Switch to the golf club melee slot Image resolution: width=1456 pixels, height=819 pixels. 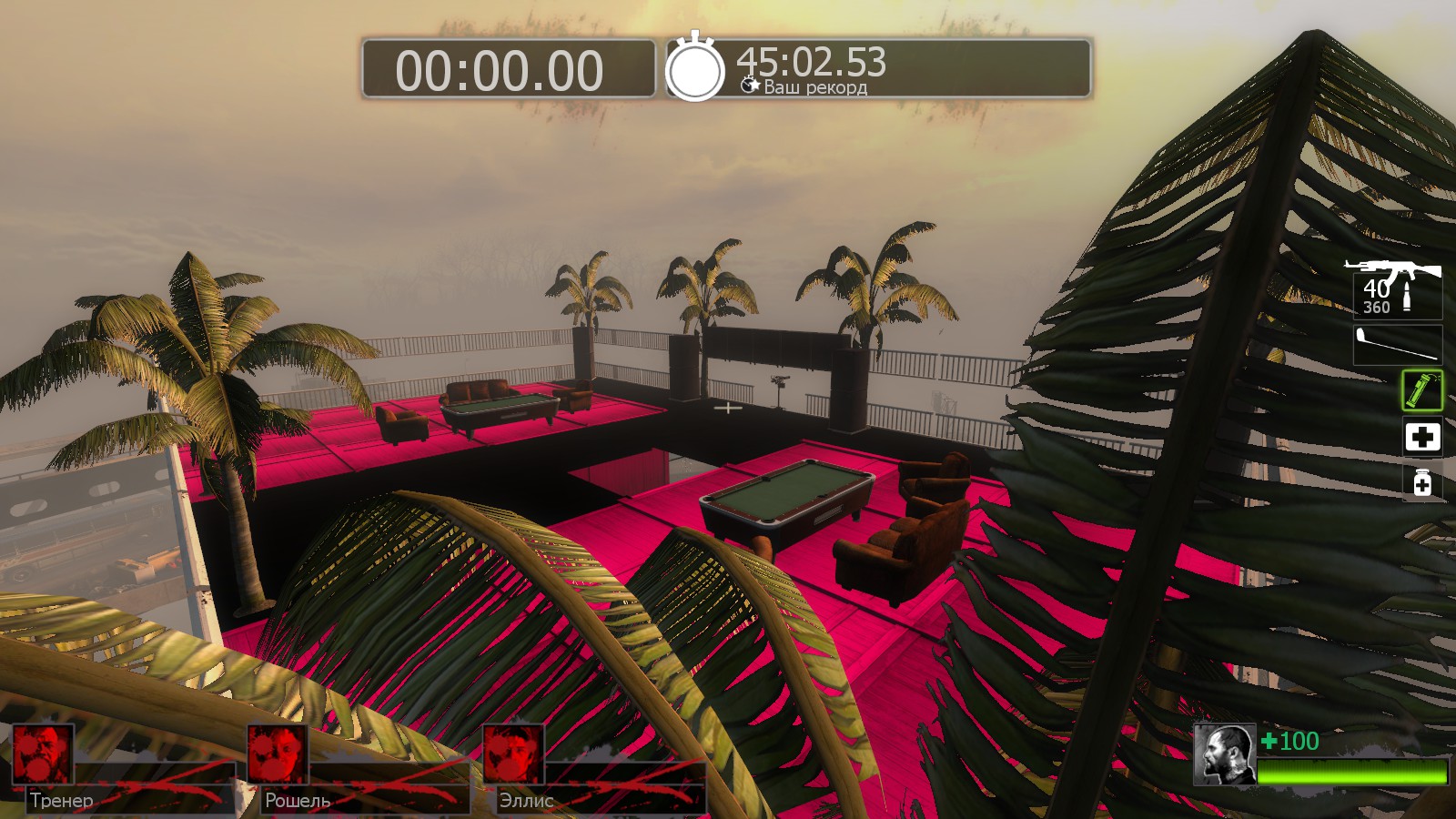(1398, 345)
